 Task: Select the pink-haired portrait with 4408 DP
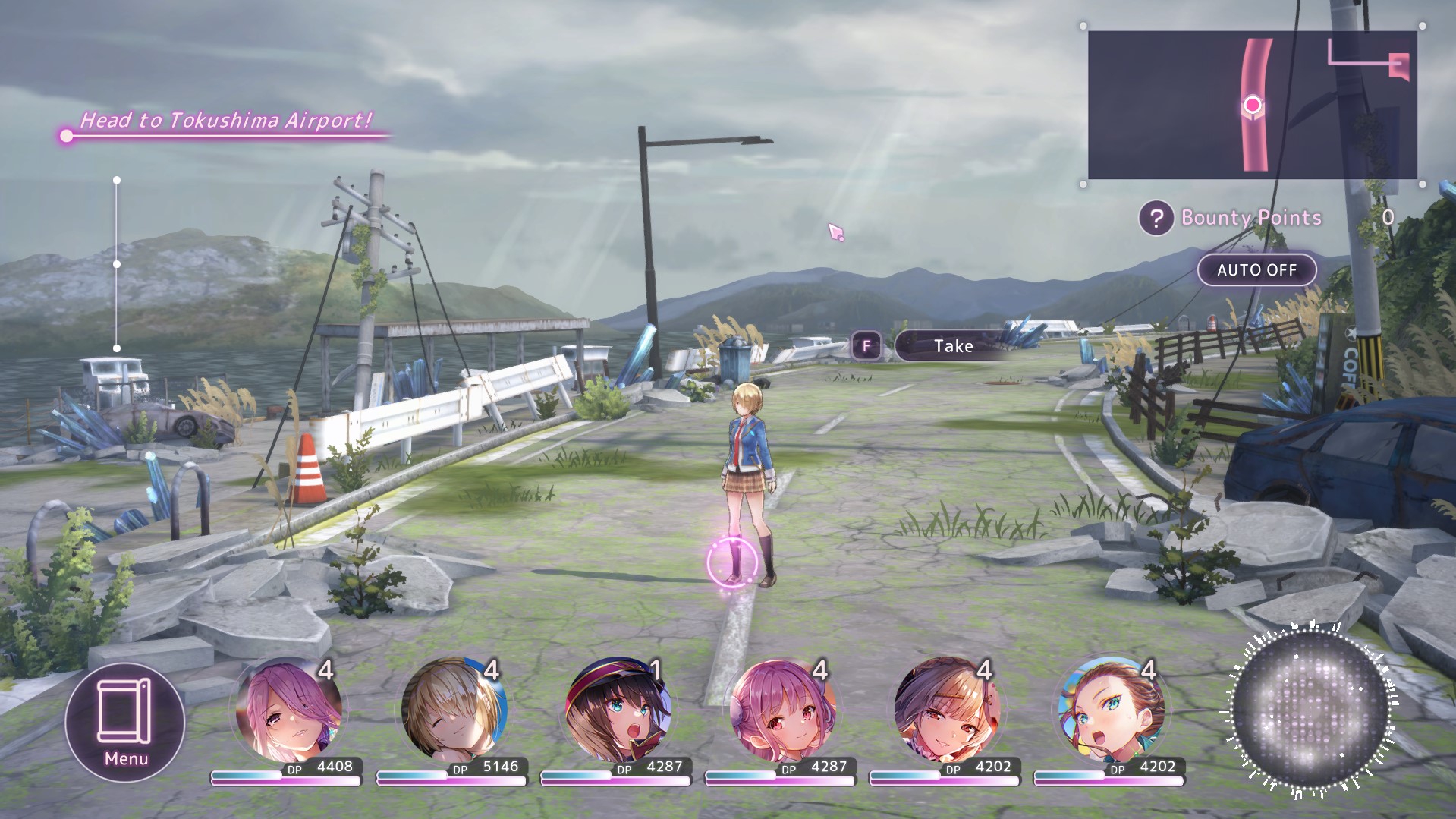pyautogui.click(x=289, y=711)
